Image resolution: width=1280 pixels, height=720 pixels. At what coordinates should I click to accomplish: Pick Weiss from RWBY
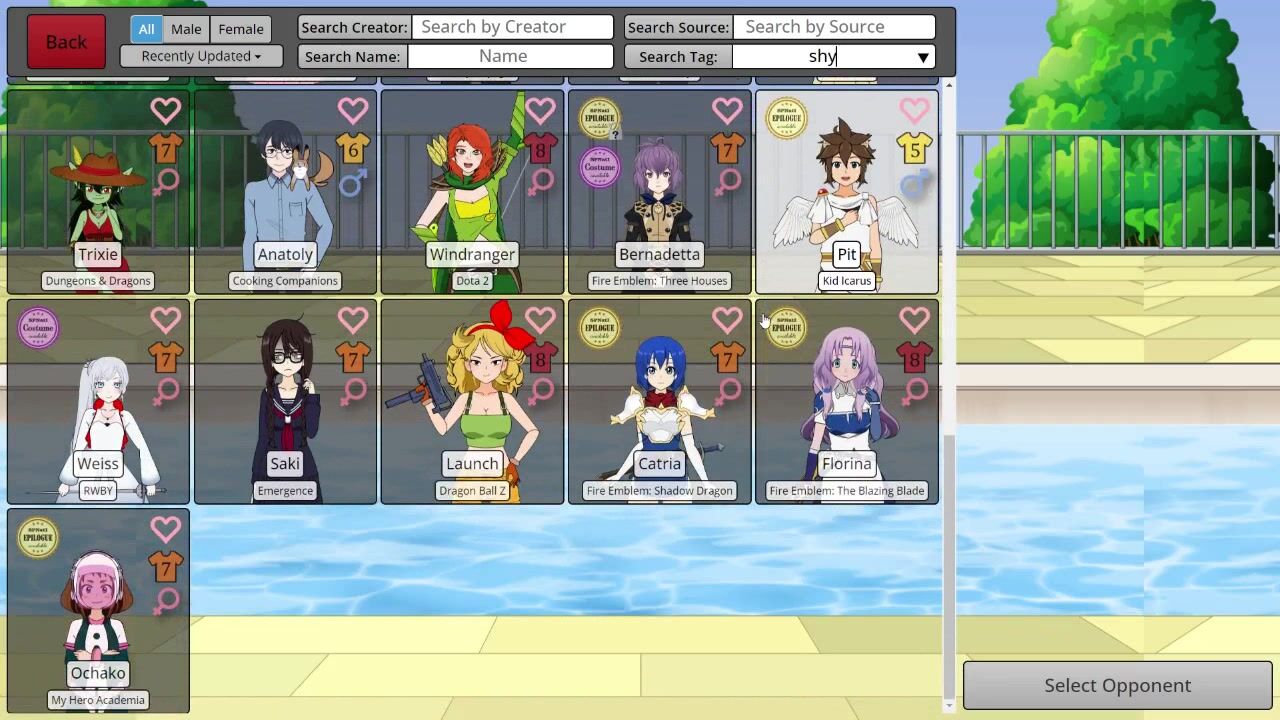pyautogui.click(x=98, y=410)
